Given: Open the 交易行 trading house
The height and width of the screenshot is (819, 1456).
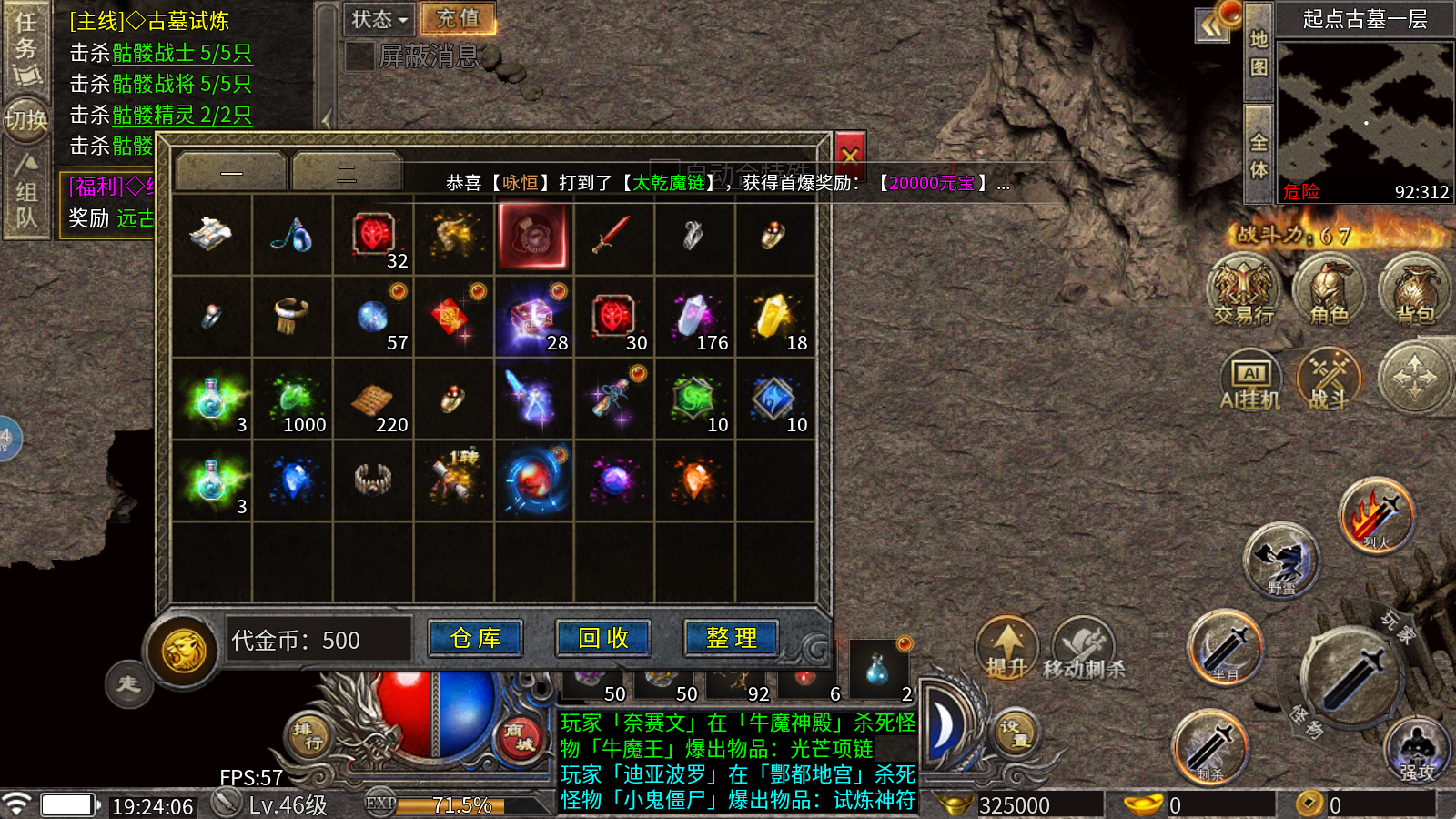Looking at the screenshot, I should pos(1243,290).
